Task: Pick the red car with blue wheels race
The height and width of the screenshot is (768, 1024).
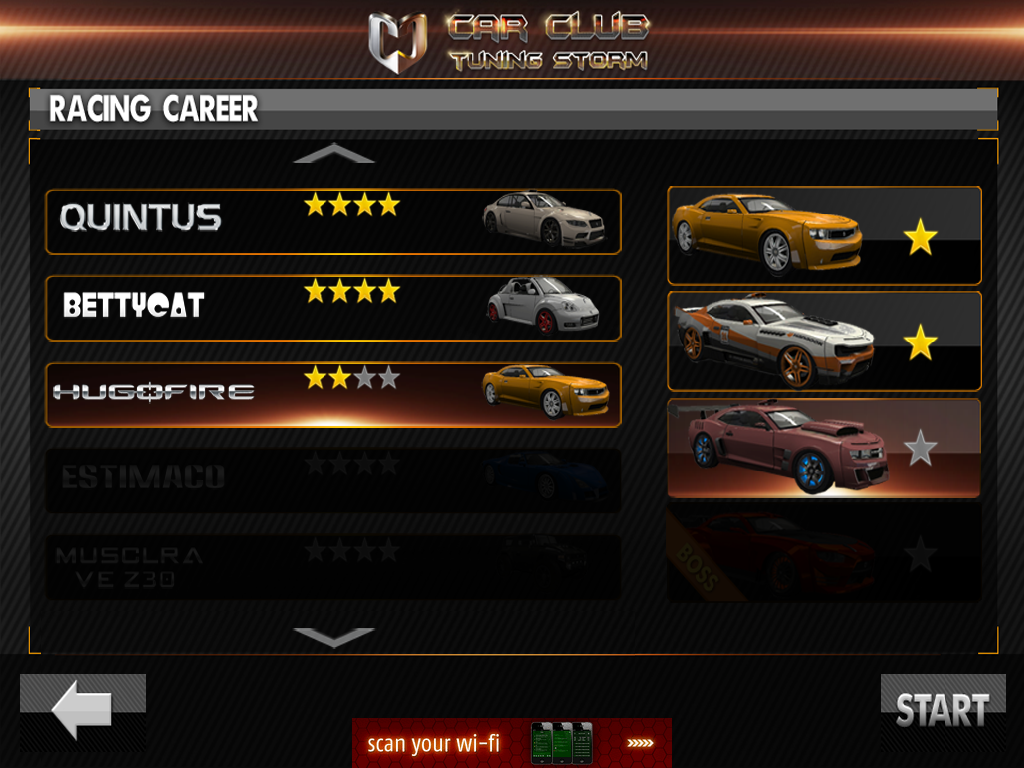Action: pos(824,448)
